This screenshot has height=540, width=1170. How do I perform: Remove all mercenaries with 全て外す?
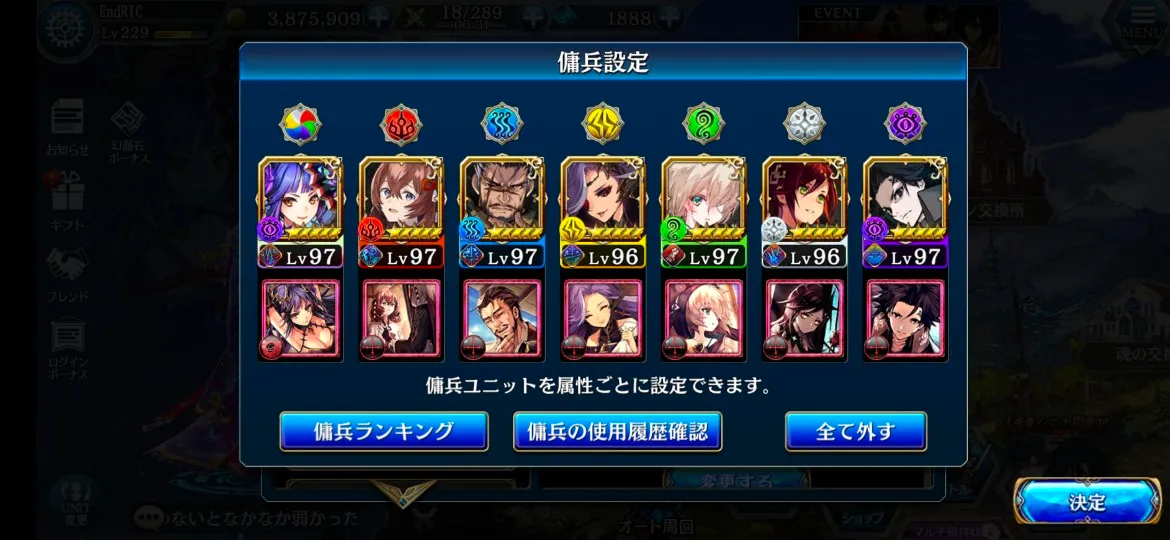[855, 432]
